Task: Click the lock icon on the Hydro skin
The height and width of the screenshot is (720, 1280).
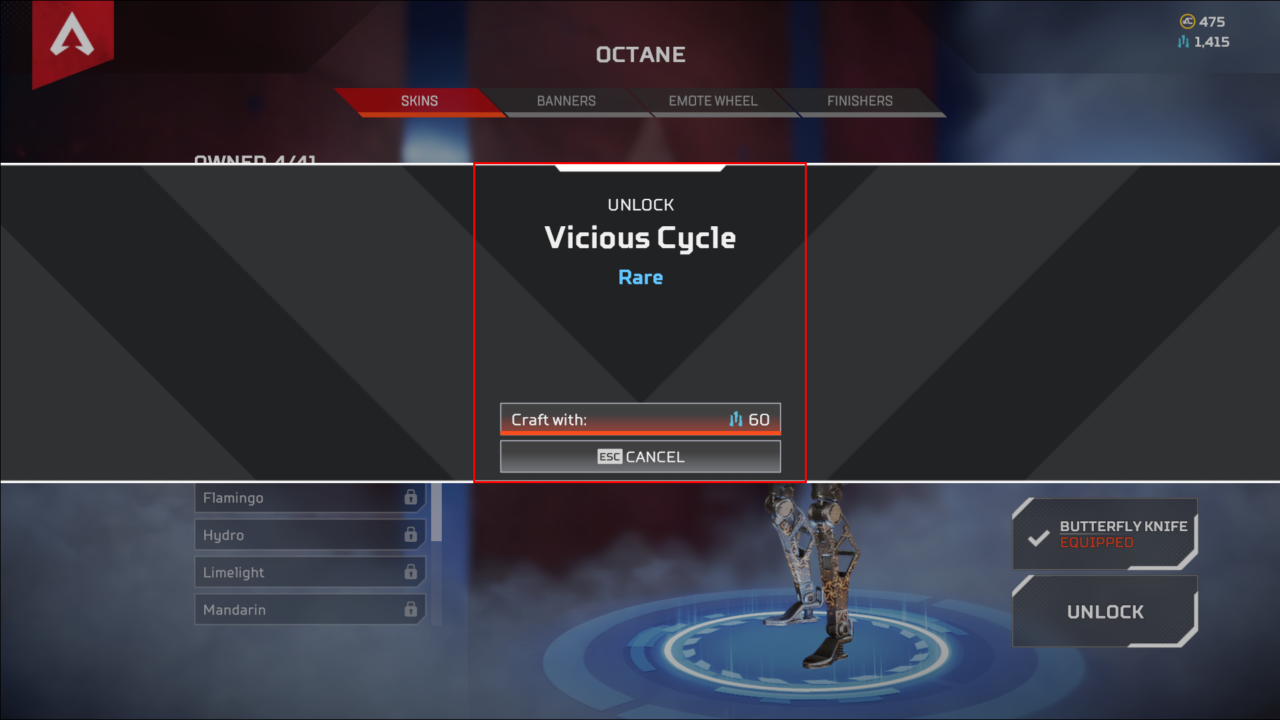Action: coord(409,534)
